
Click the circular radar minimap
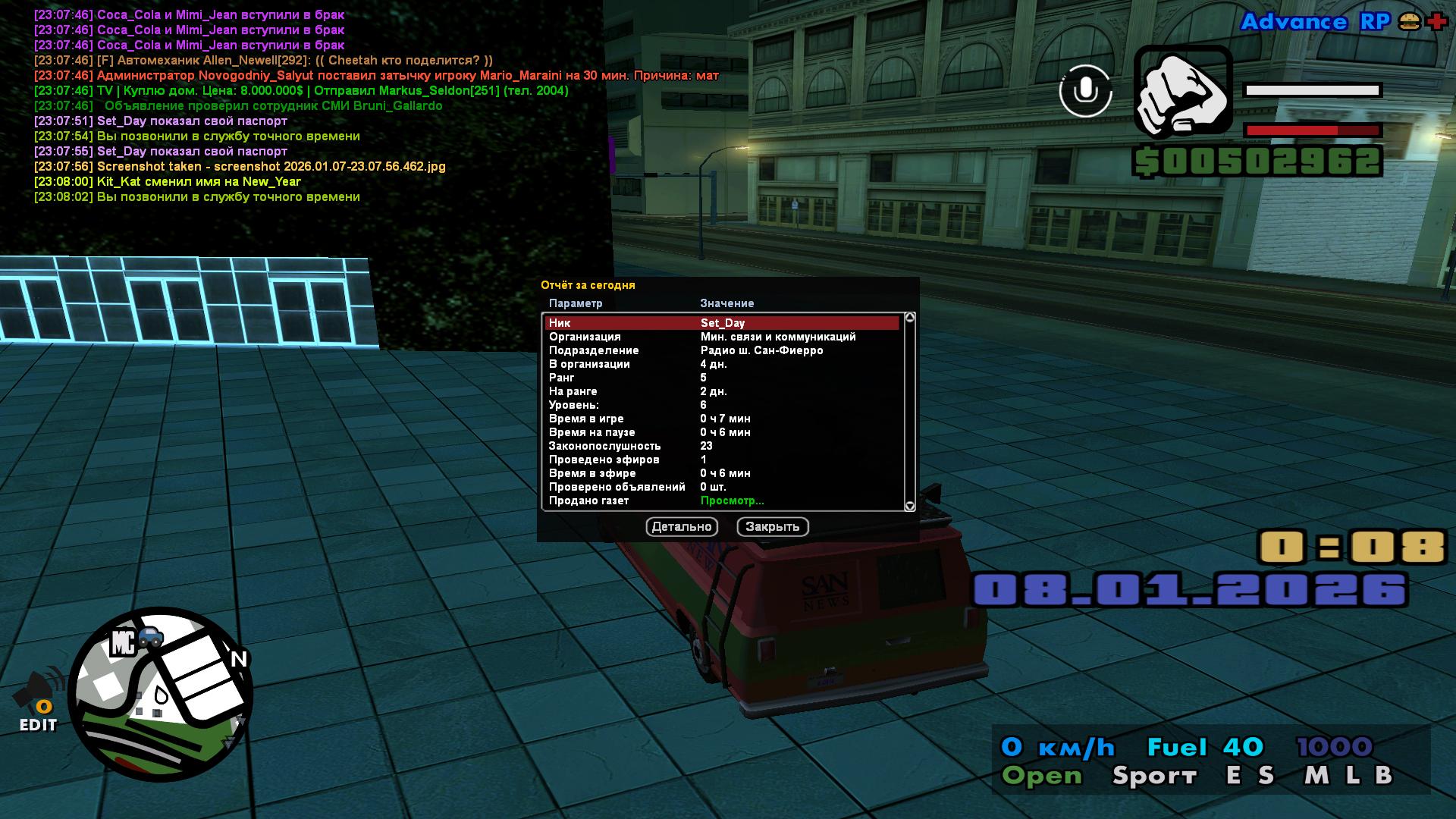tap(161, 695)
